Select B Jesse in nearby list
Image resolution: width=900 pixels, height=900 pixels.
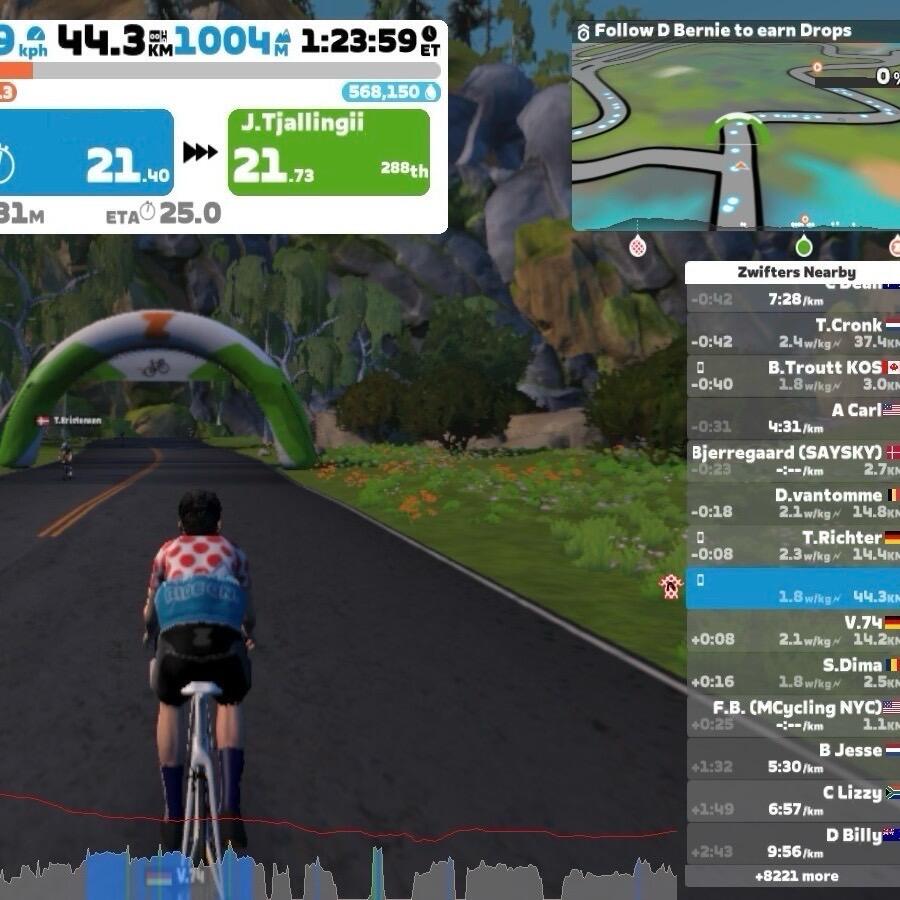click(792, 758)
